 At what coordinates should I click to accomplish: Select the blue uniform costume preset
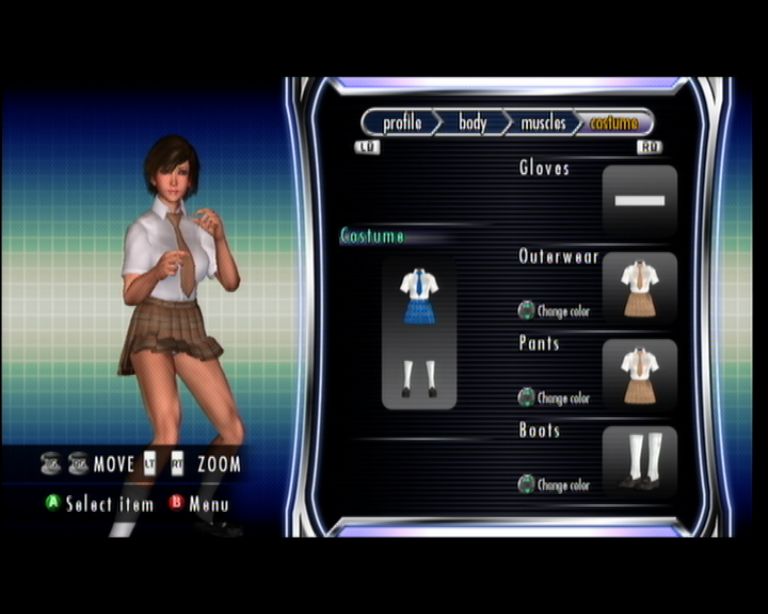coord(419,333)
